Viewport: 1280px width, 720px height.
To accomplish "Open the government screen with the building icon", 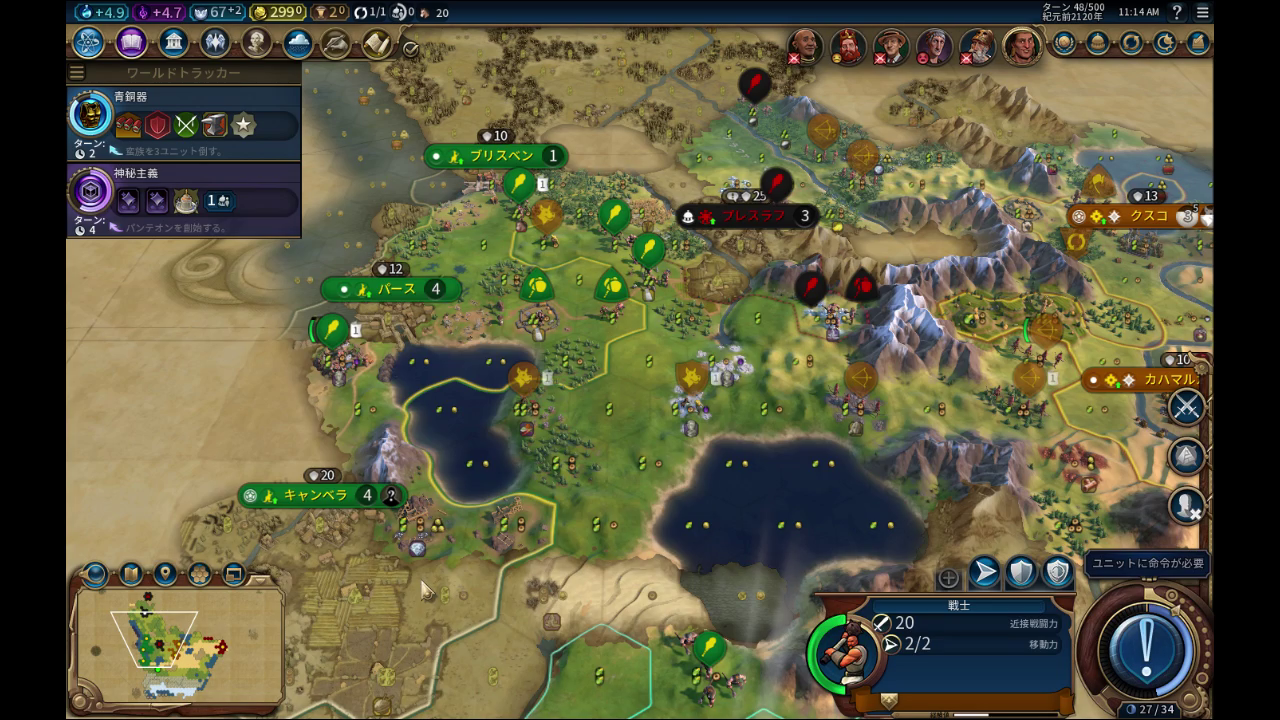I will coord(174,43).
